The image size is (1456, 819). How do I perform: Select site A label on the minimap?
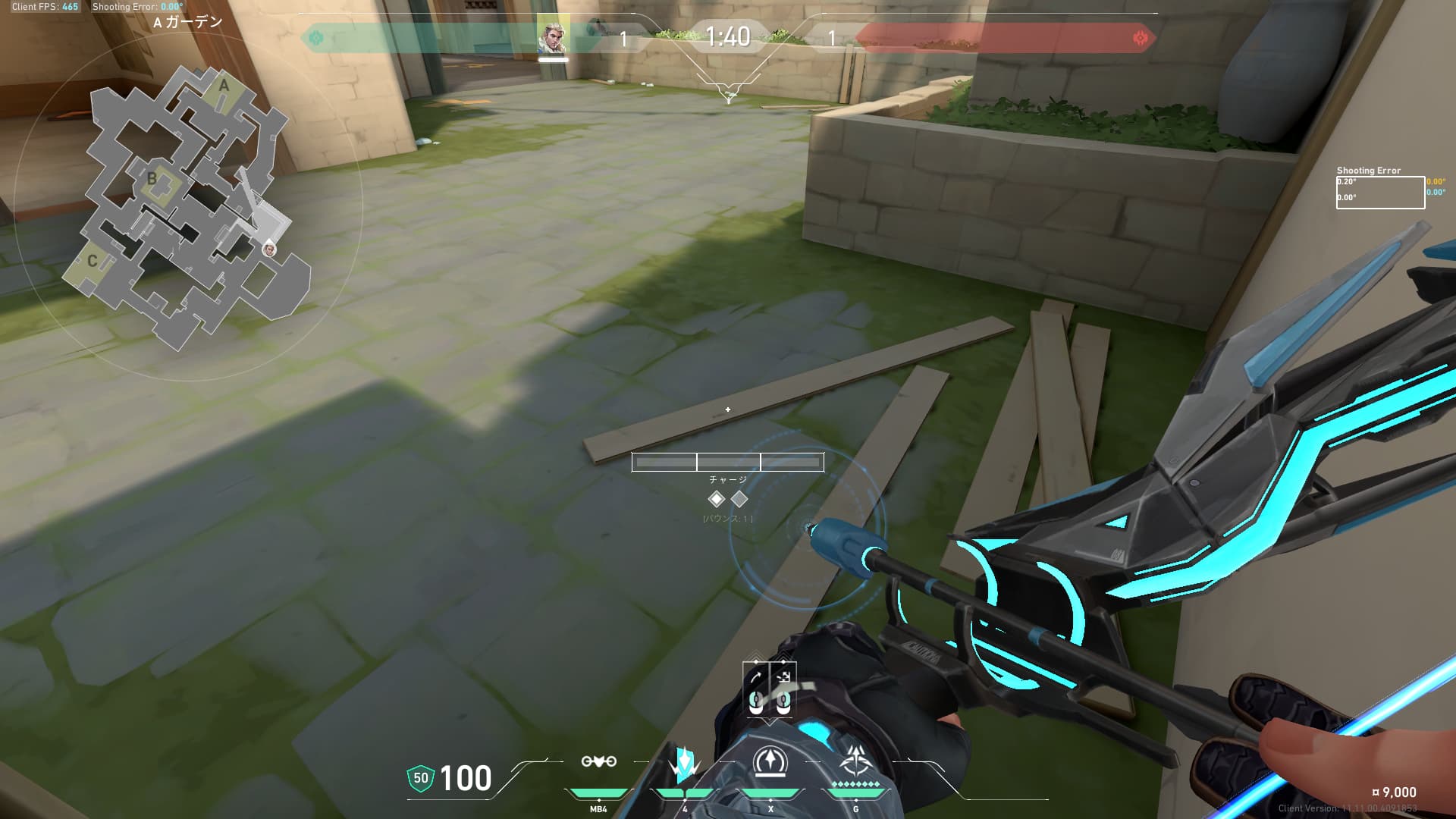point(224,86)
